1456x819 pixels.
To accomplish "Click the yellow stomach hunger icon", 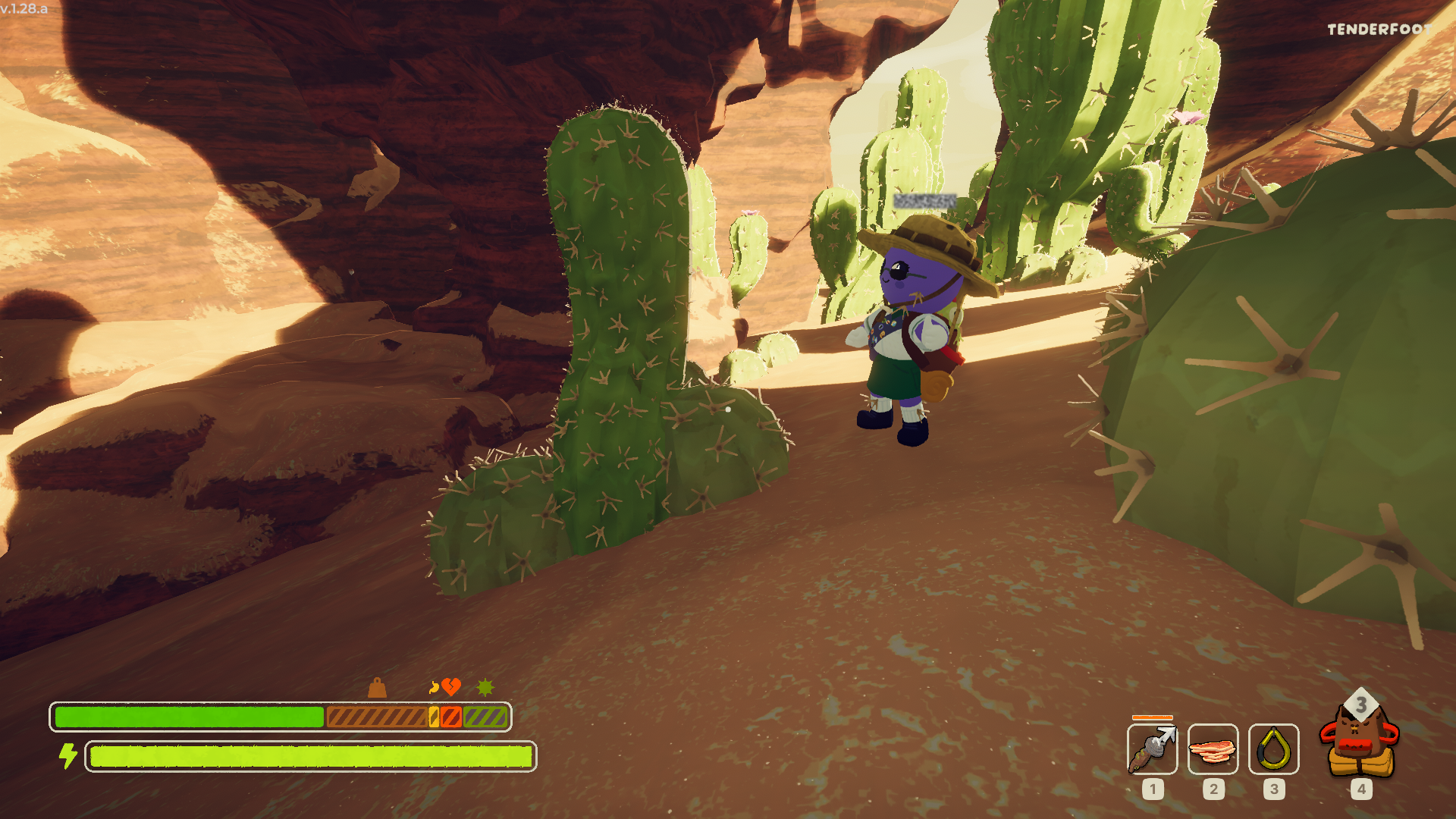I will point(434,687).
